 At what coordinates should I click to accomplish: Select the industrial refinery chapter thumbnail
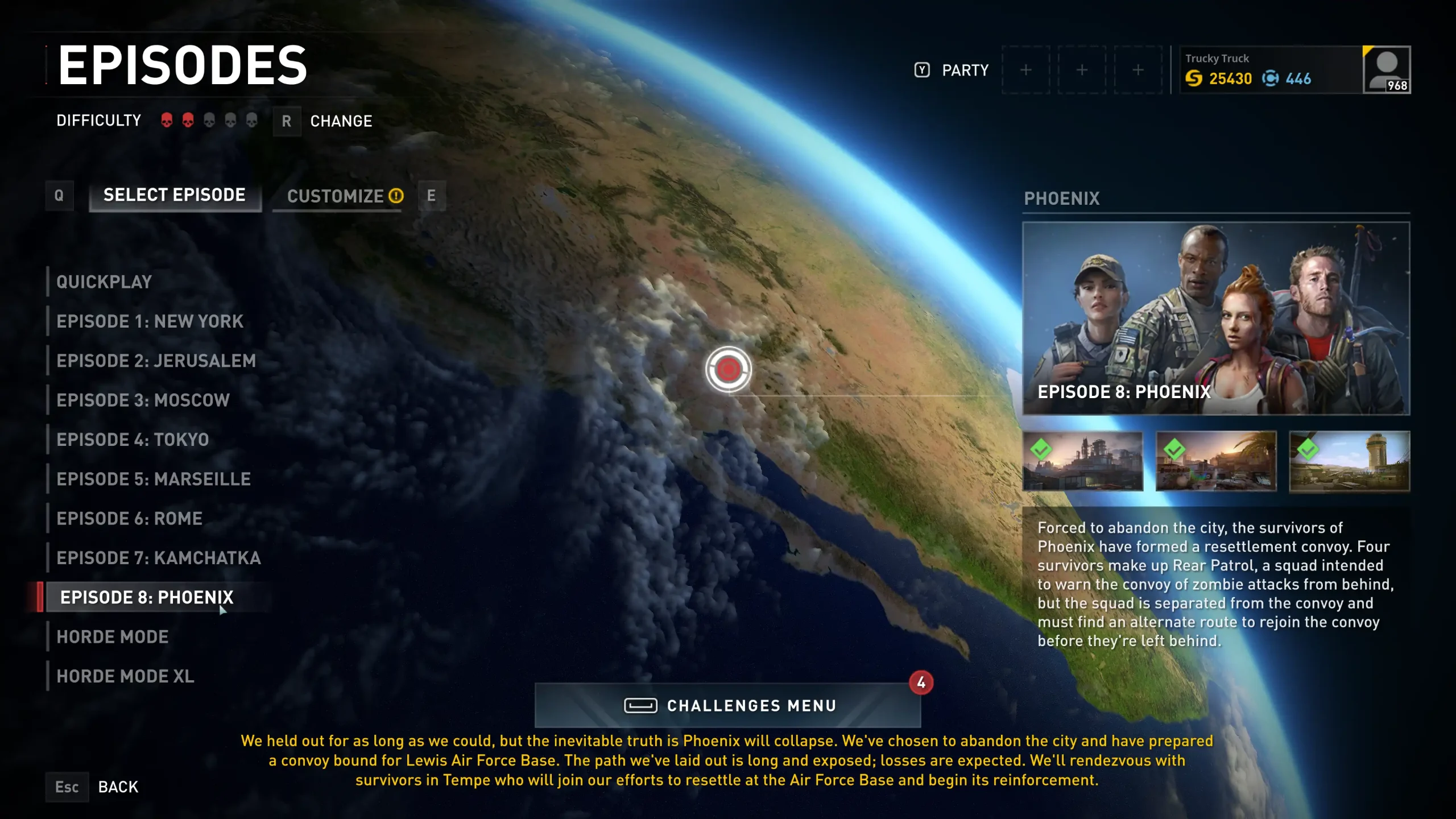(x=1082, y=461)
